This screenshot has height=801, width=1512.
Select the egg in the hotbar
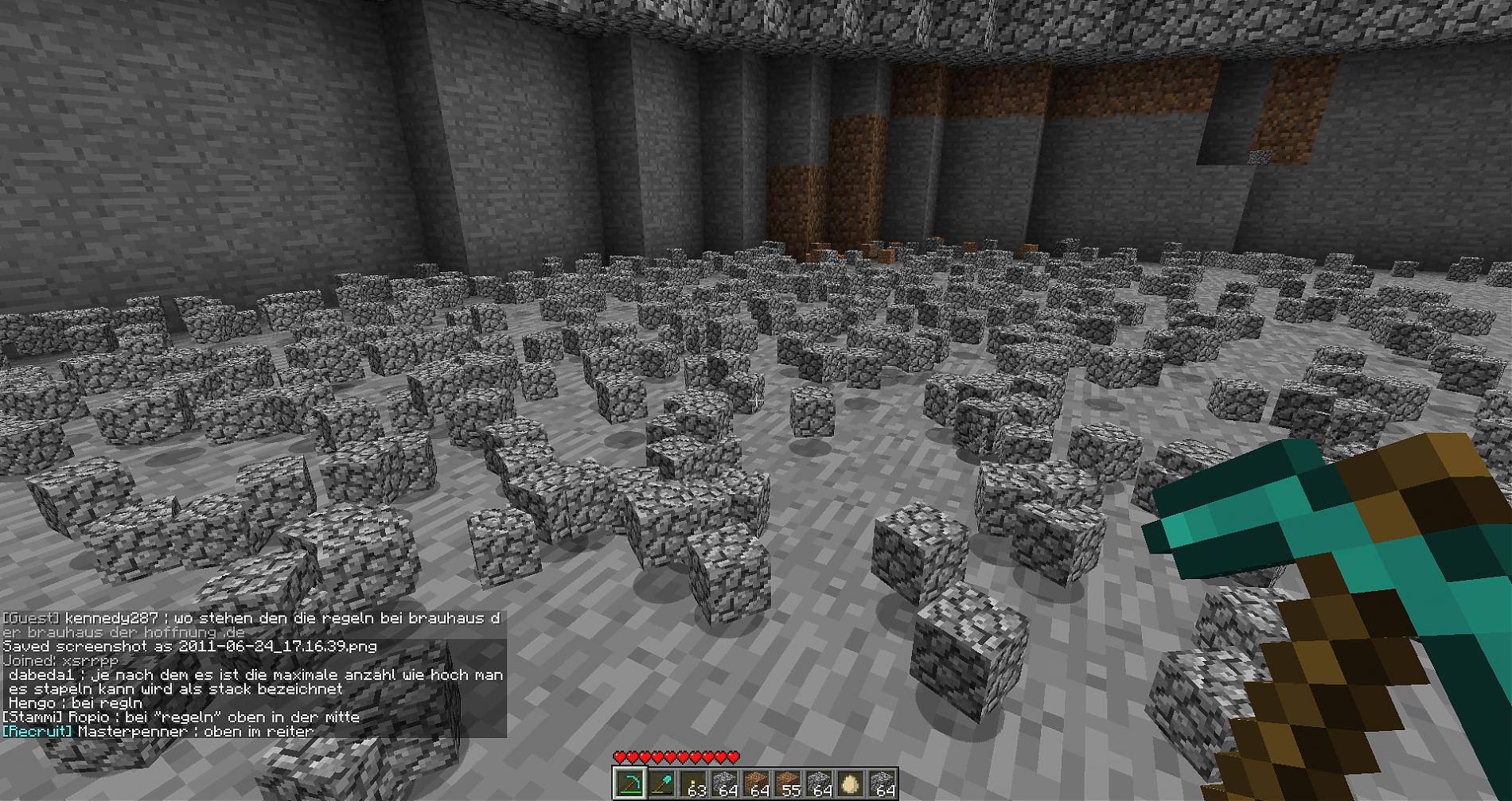click(x=851, y=784)
